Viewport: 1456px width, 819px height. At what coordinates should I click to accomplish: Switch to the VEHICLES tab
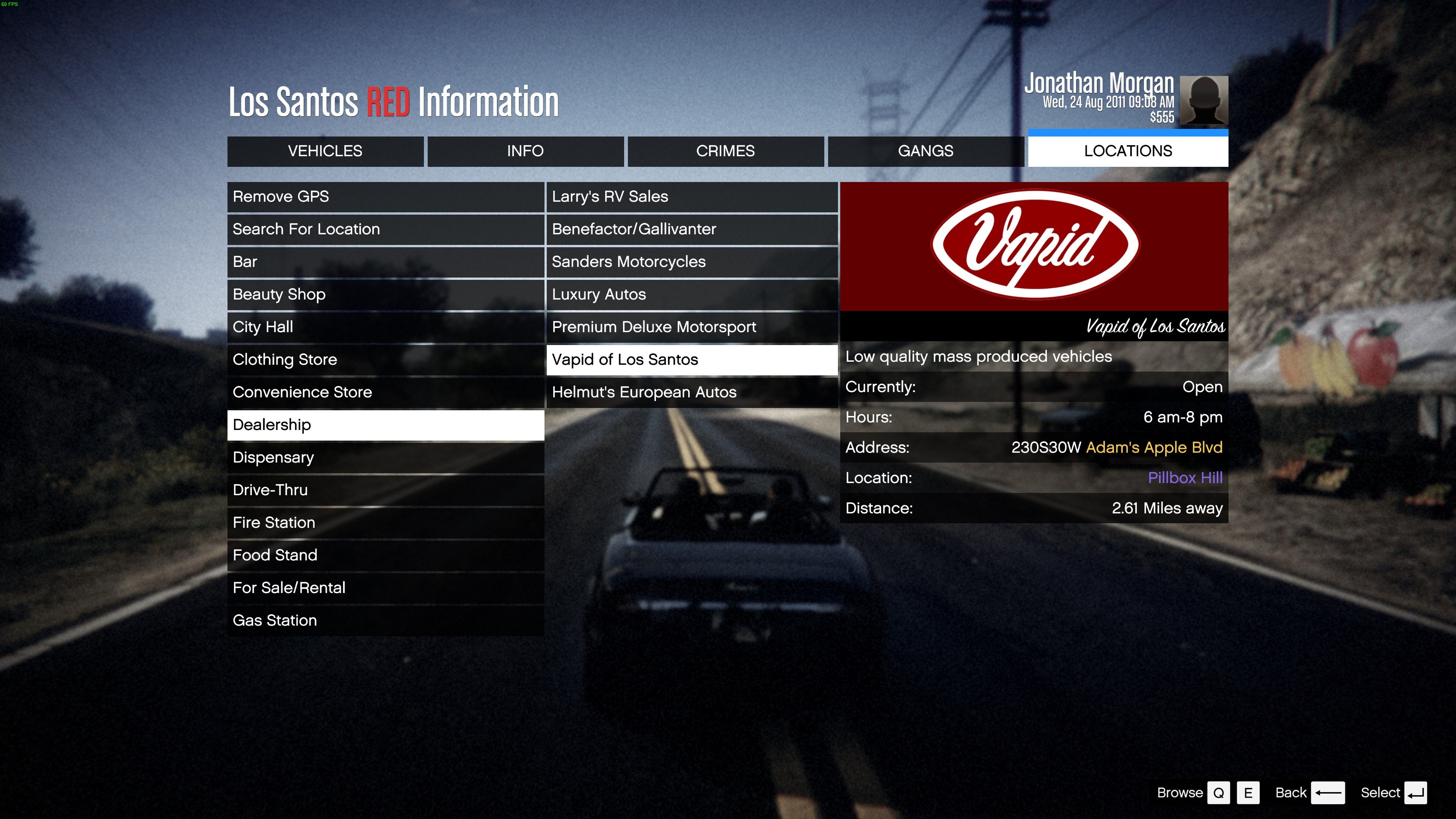click(x=325, y=151)
